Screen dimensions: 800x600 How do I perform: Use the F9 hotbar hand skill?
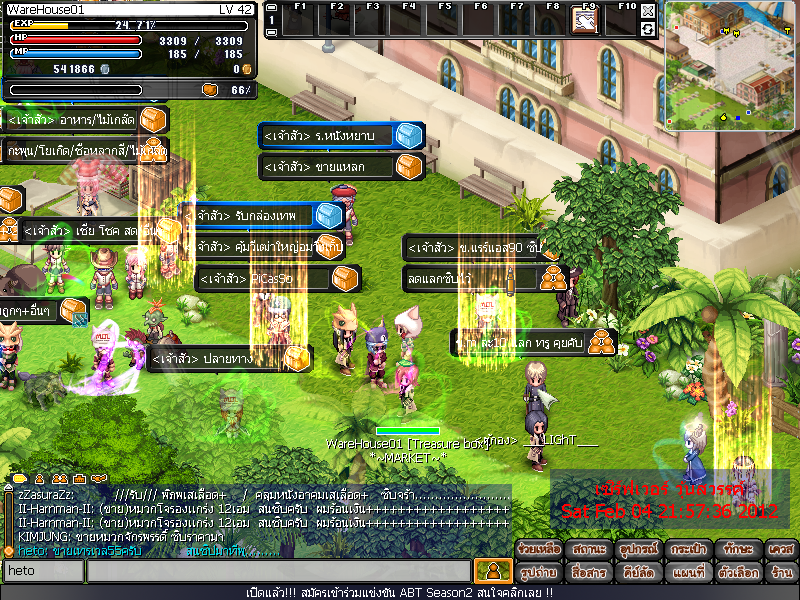click(x=584, y=22)
